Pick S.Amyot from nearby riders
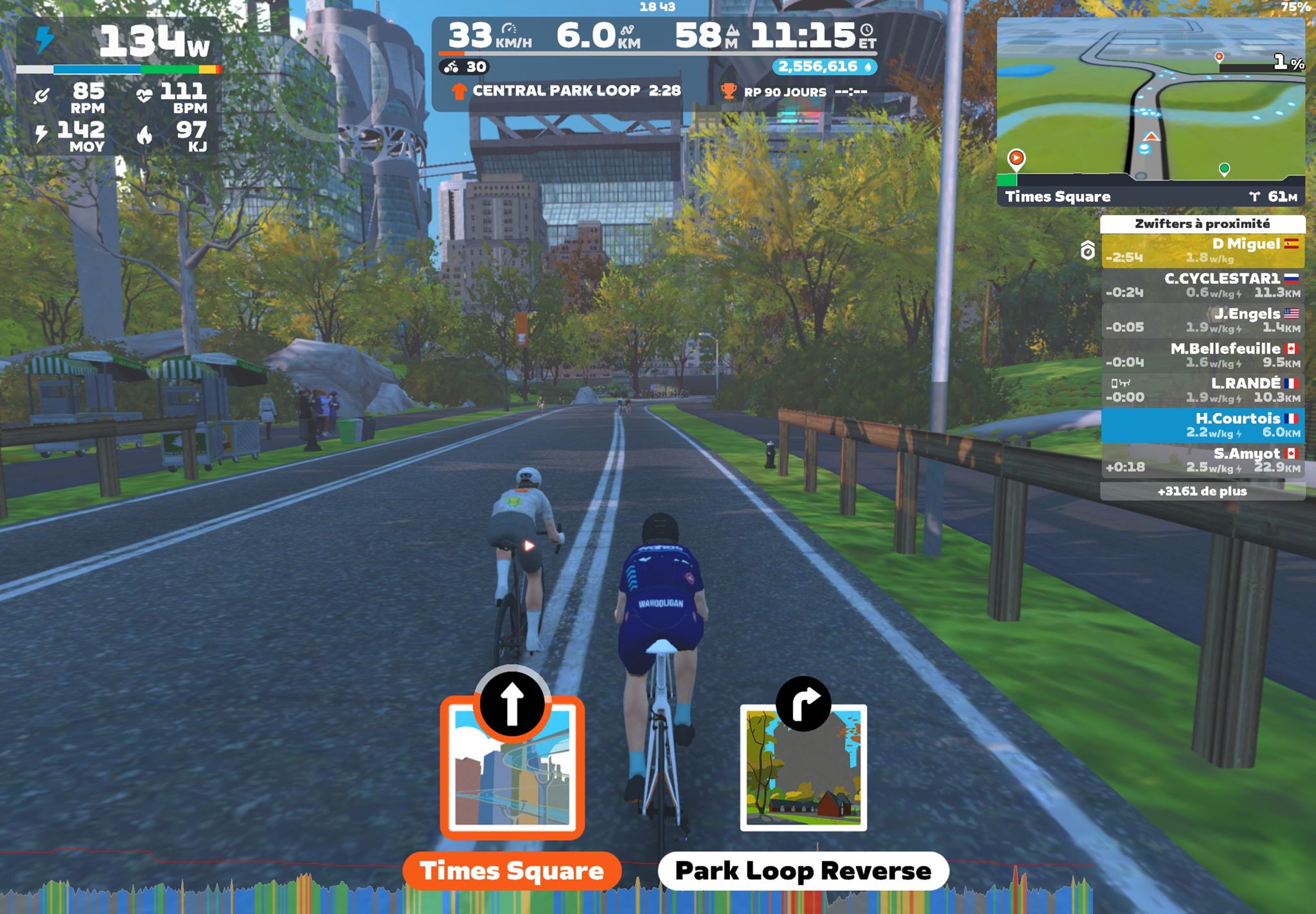Viewport: 1316px width, 914px height. click(x=1202, y=460)
